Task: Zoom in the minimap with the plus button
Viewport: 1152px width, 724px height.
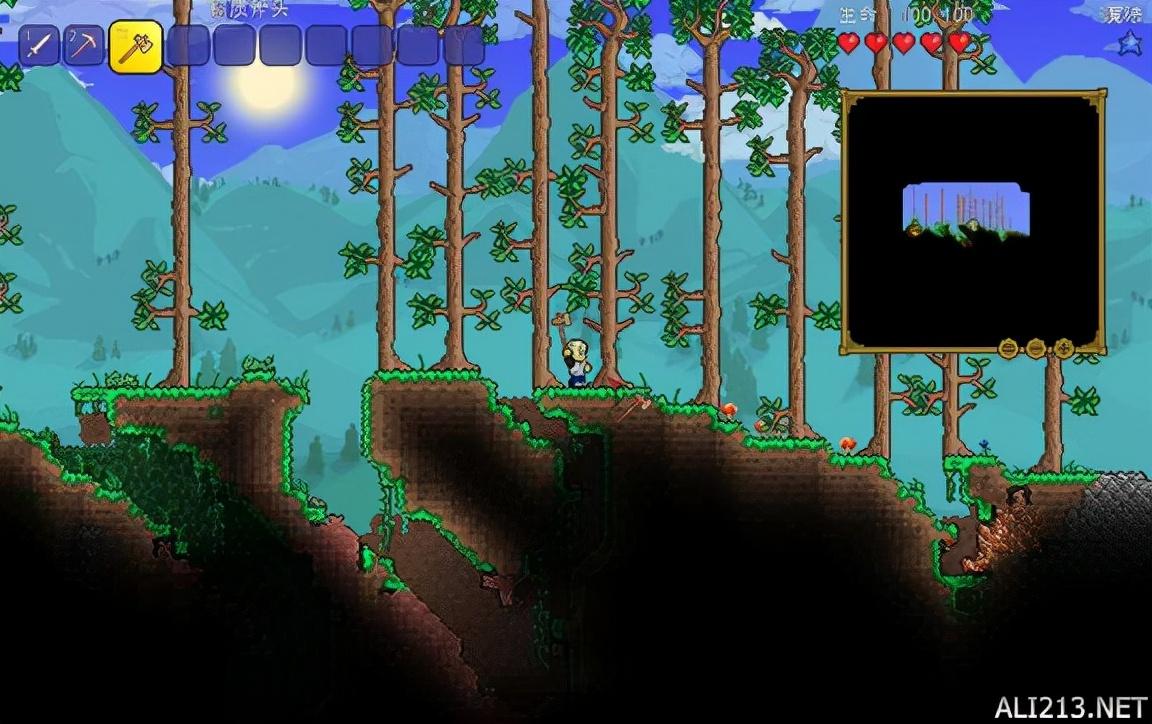Action: click(x=1063, y=348)
